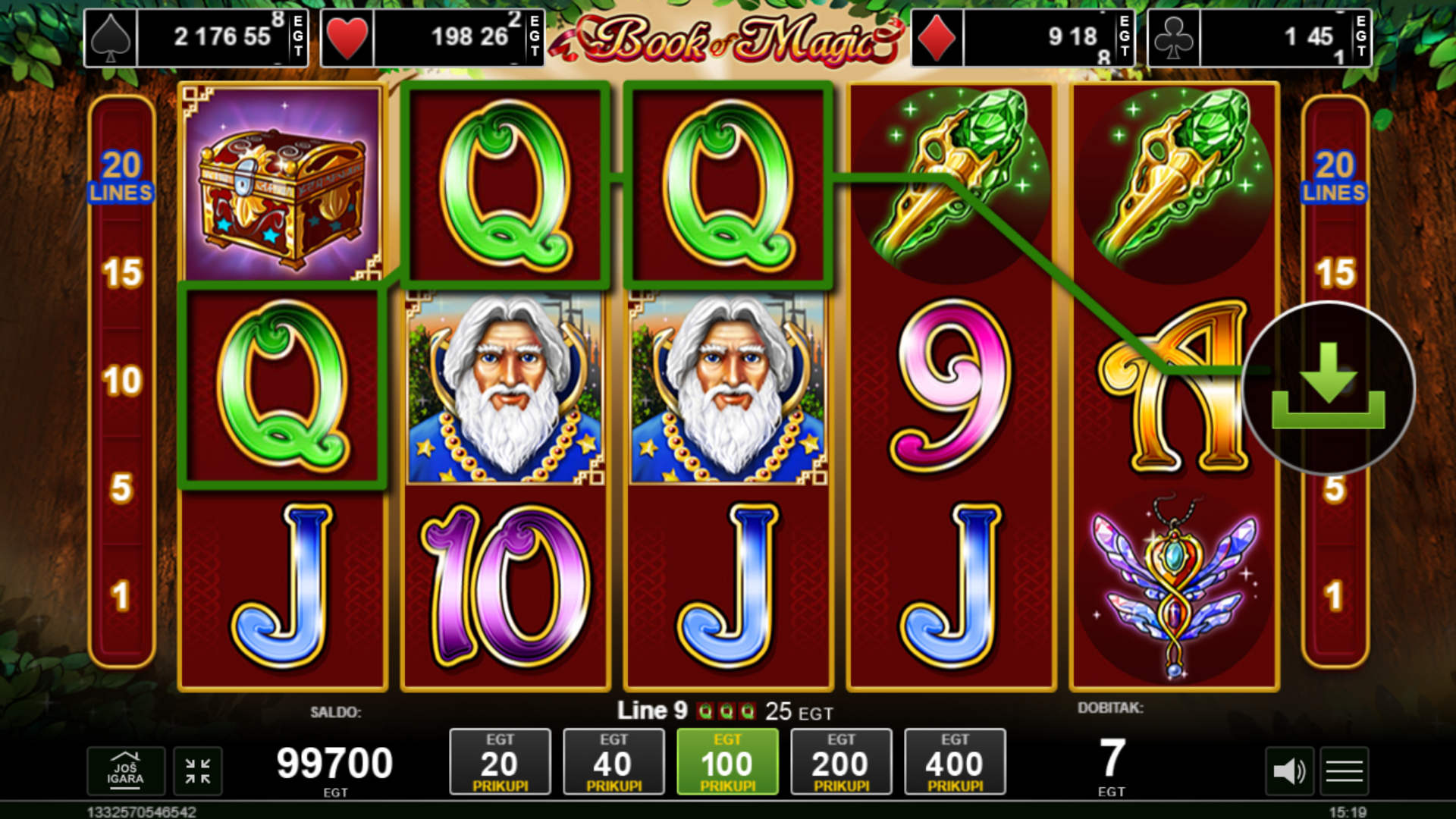Open the spade jackpot panel
The image size is (1456, 819).
tap(196, 37)
